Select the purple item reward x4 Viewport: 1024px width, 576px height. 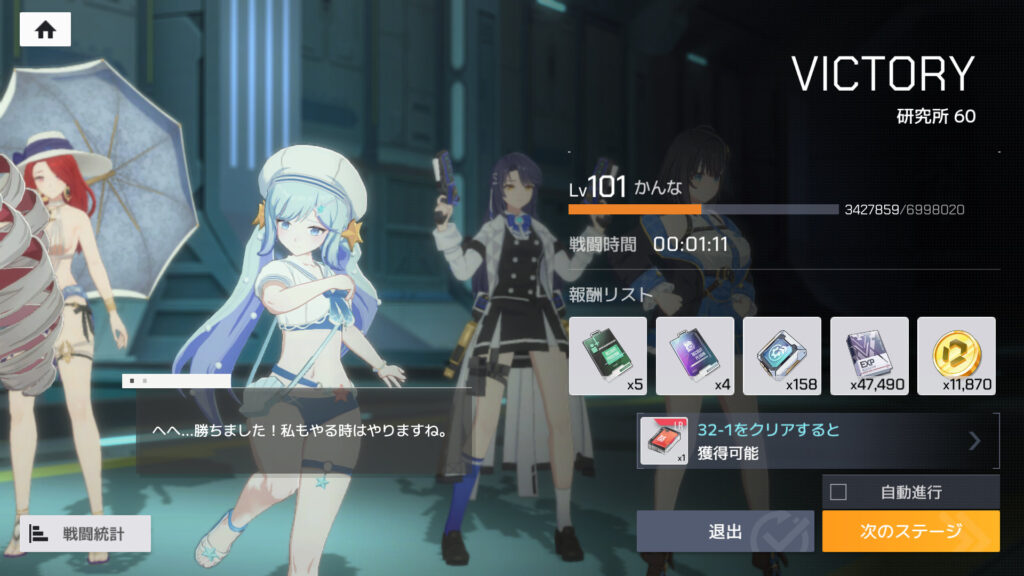[x=694, y=355]
